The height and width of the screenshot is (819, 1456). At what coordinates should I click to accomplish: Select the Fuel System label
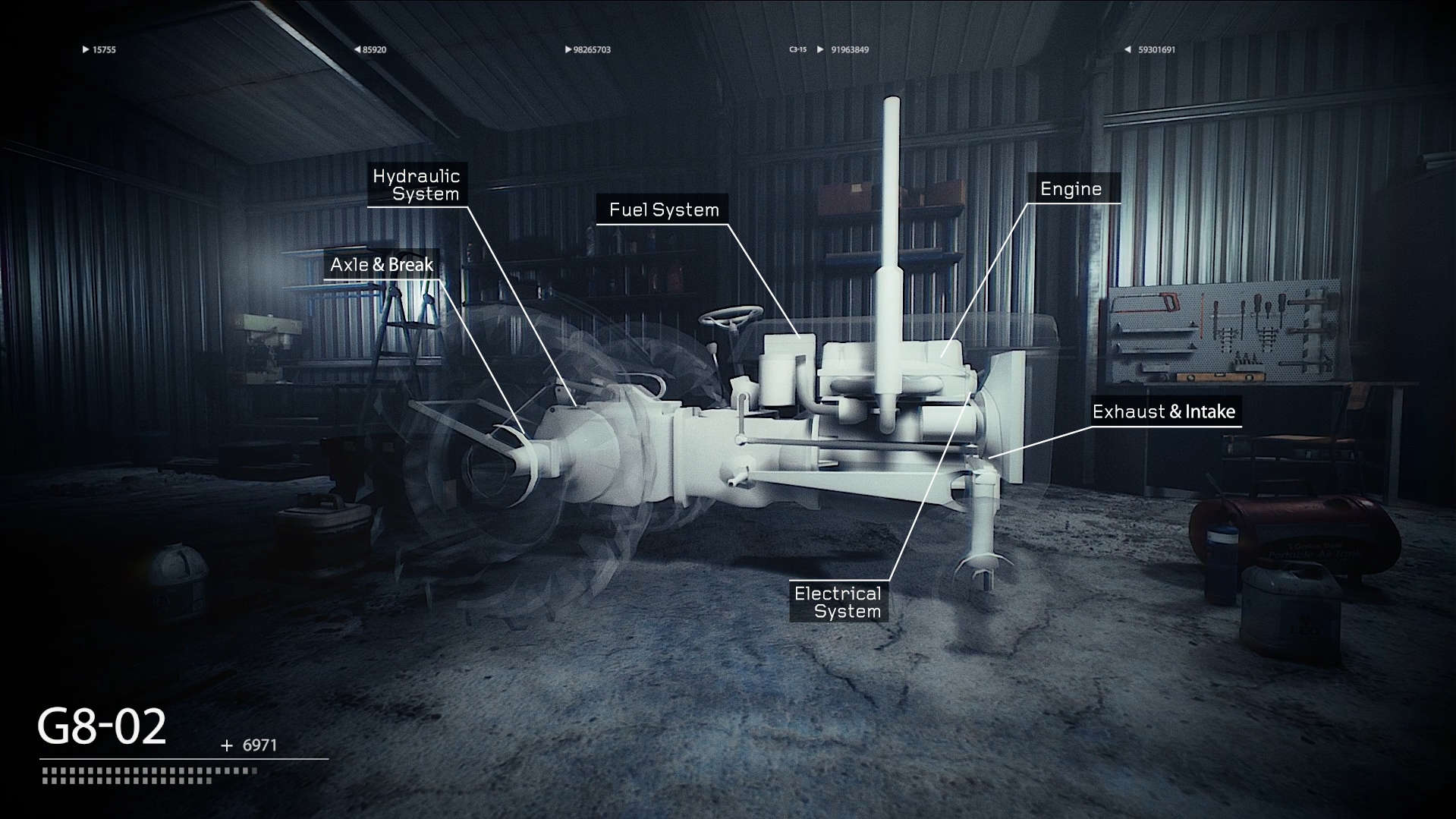(664, 210)
